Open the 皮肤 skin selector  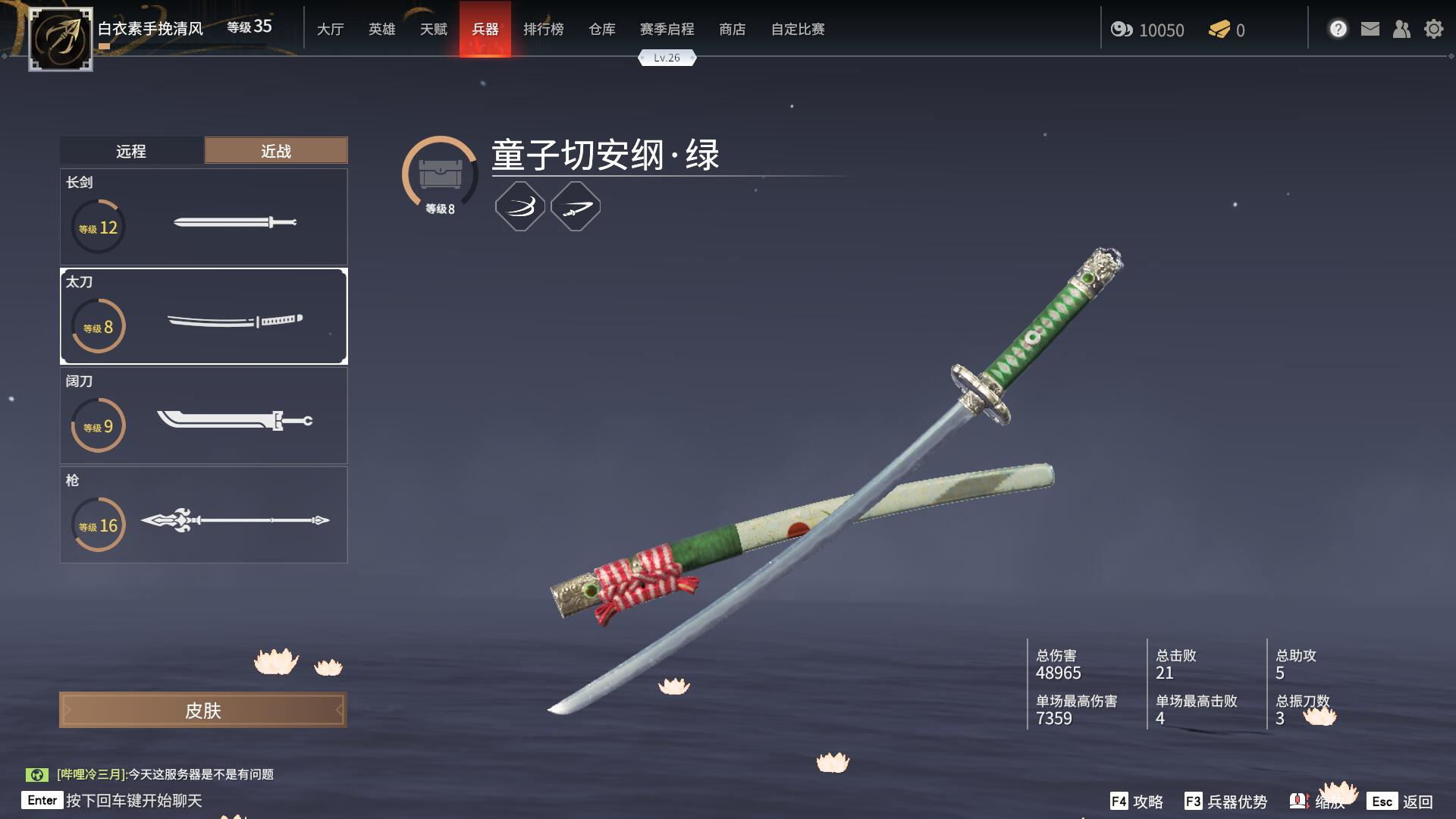click(x=203, y=709)
